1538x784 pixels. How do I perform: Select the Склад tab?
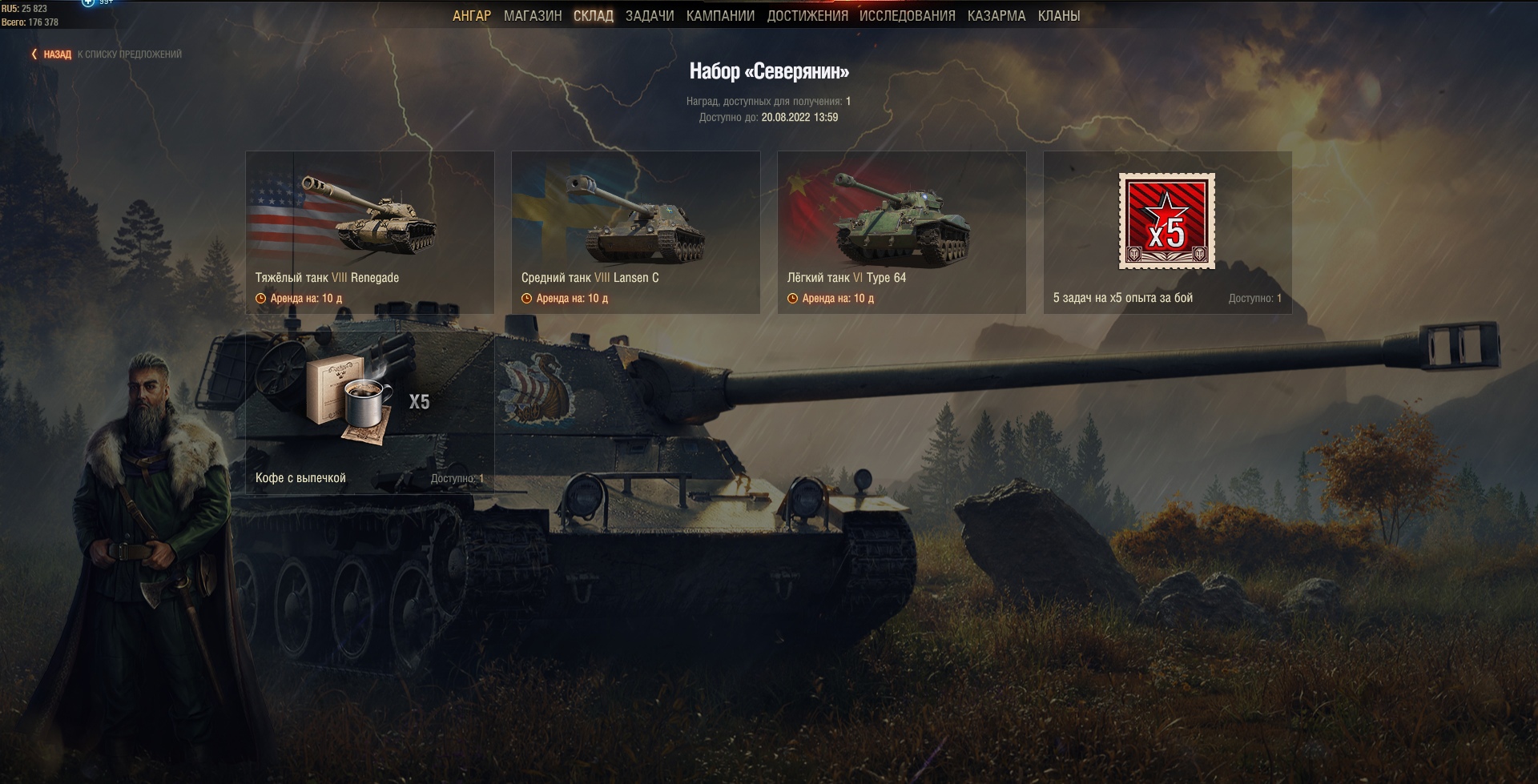click(x=594, y=16)
